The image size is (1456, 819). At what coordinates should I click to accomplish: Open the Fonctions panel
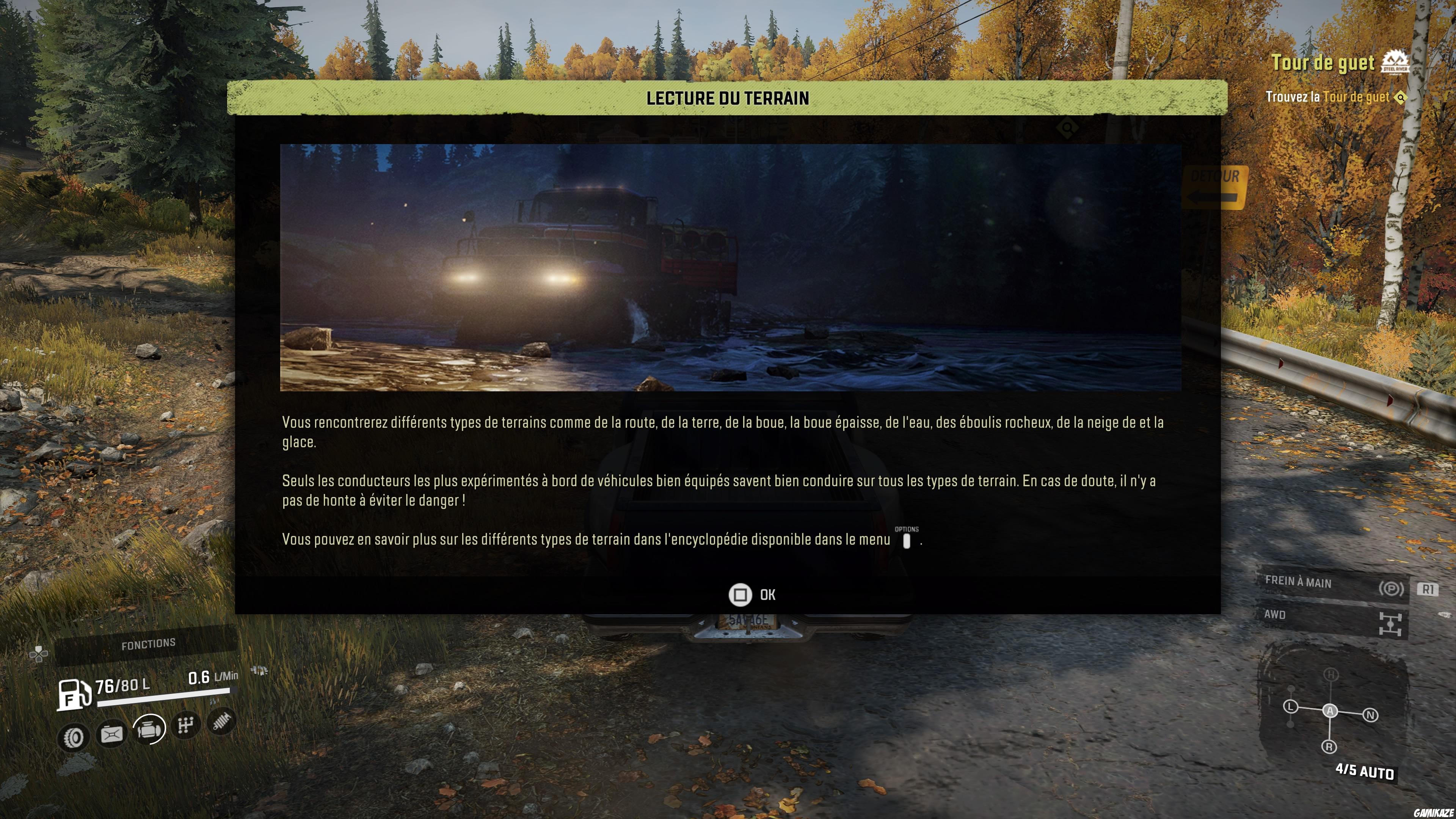click(x=148, y=644)
